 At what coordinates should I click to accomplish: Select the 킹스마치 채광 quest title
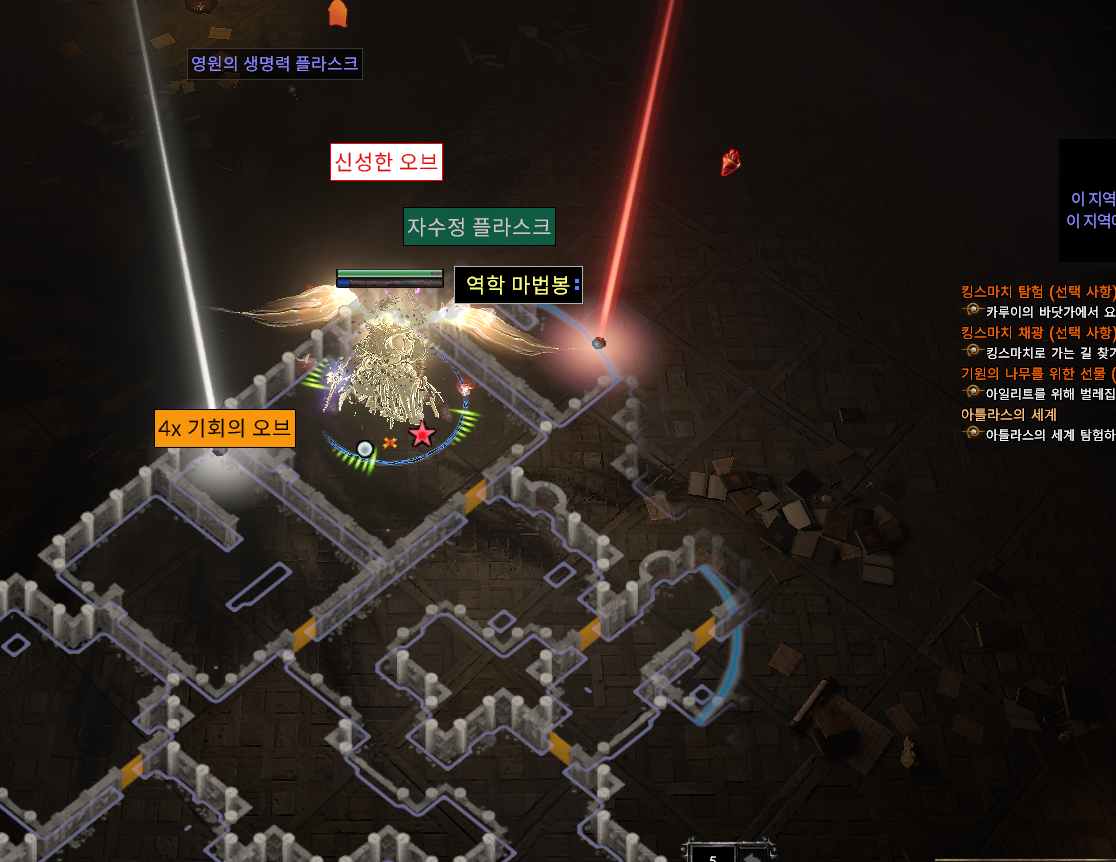coord(1037,332)
